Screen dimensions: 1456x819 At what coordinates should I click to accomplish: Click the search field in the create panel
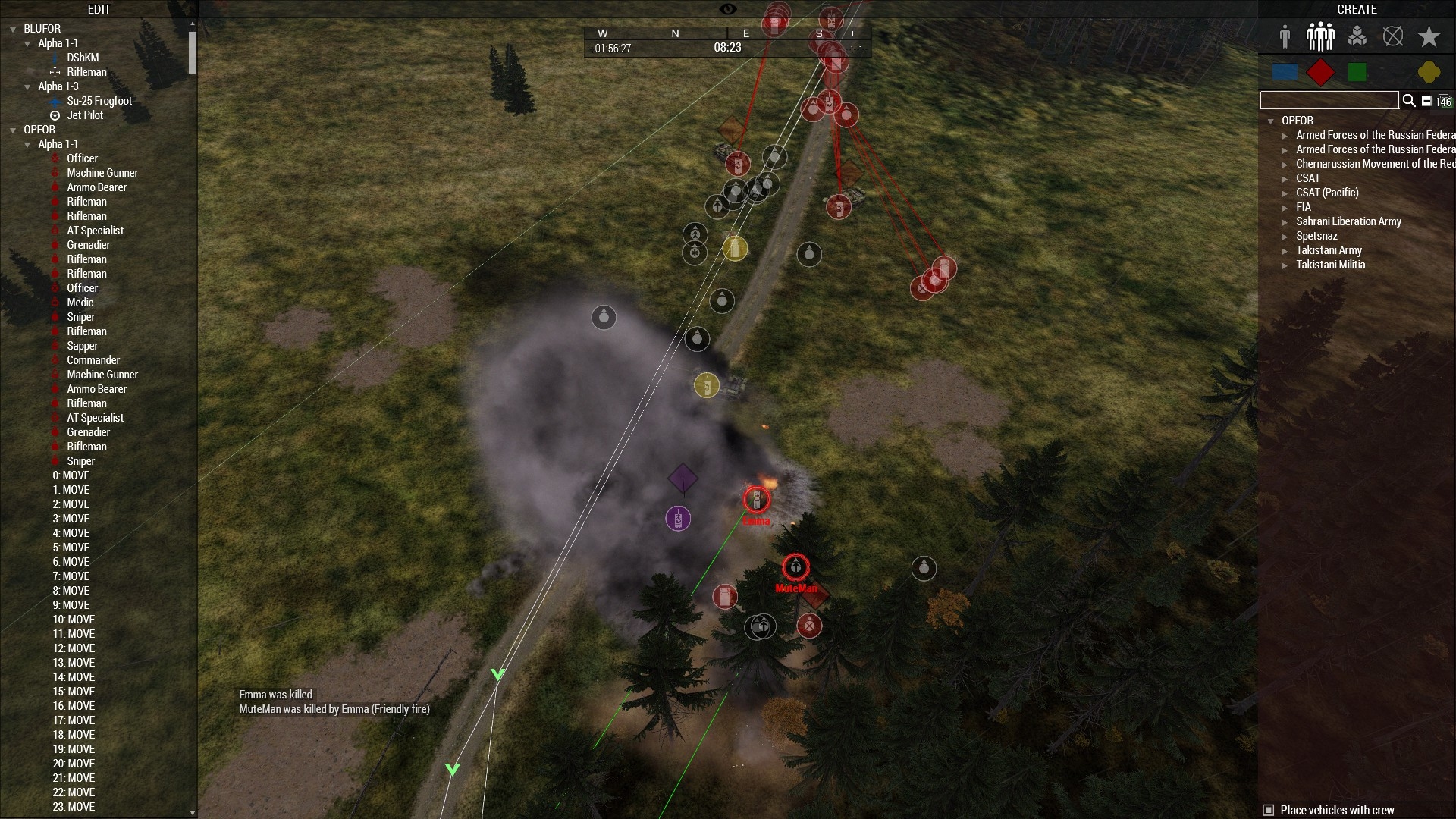click(1329, 100)
